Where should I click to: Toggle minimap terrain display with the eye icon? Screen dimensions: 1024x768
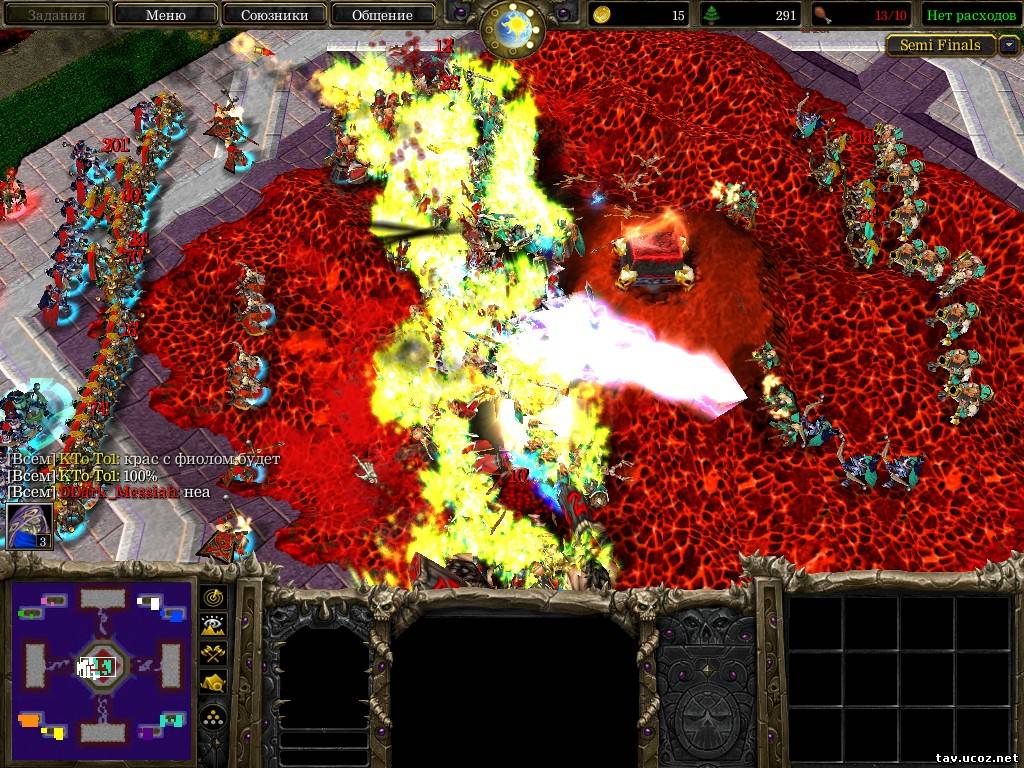coord(214,626)
